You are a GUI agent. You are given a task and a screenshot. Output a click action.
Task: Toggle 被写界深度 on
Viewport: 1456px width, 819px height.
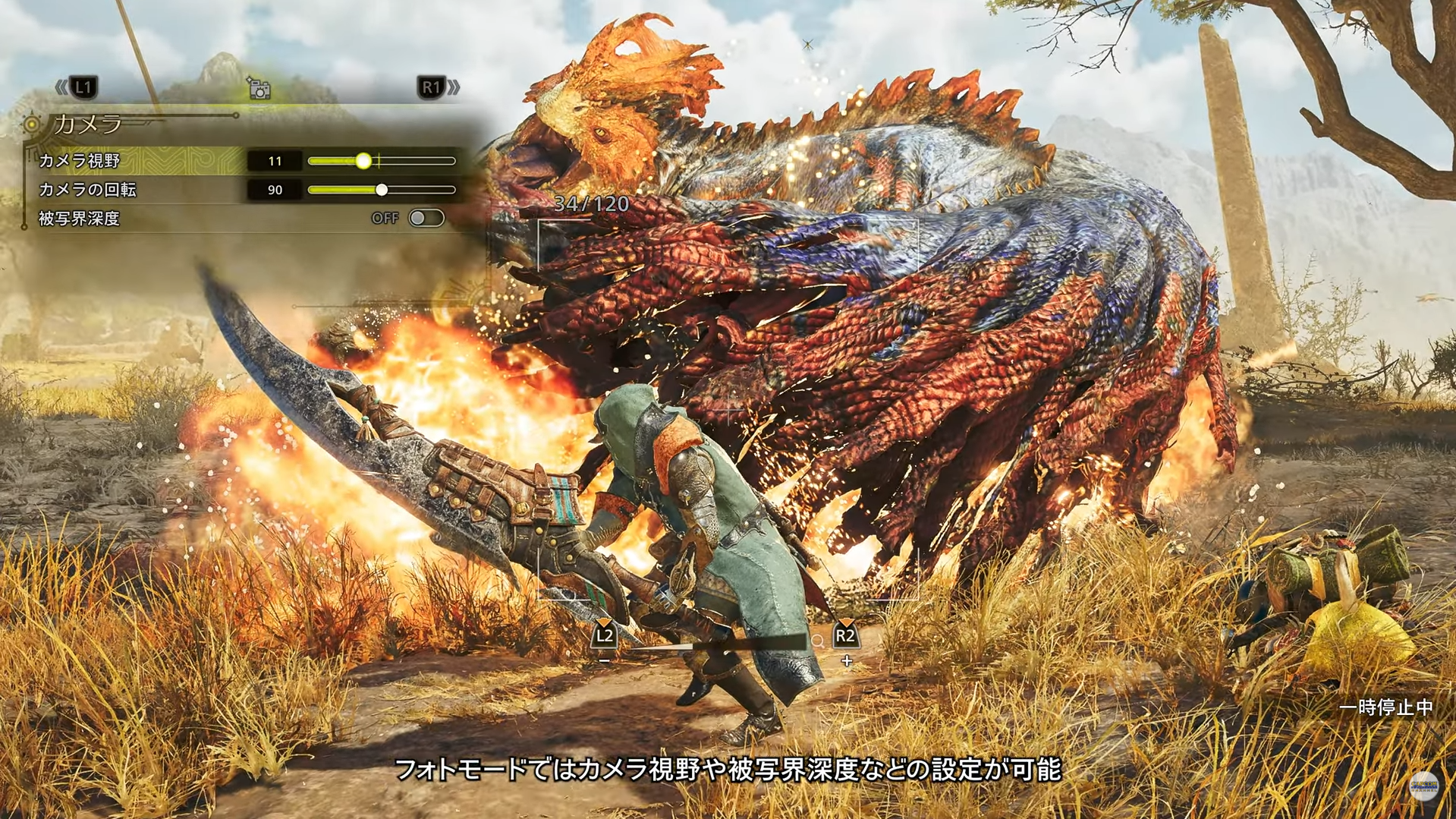[426, 219]
